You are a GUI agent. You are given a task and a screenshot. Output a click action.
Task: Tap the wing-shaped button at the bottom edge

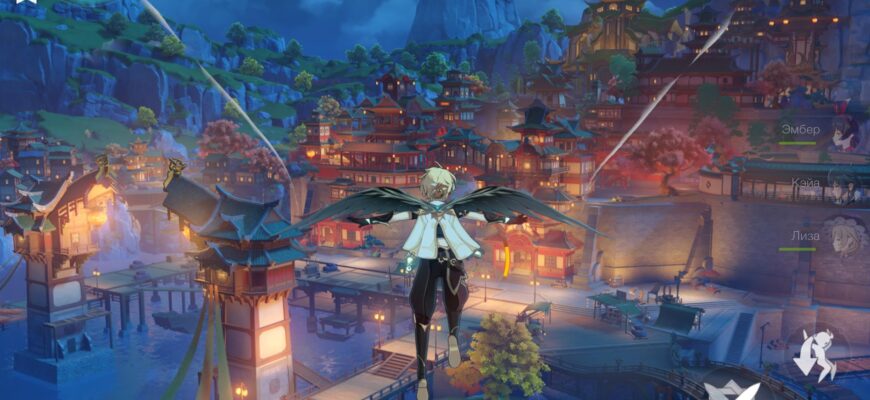point(728,390)
